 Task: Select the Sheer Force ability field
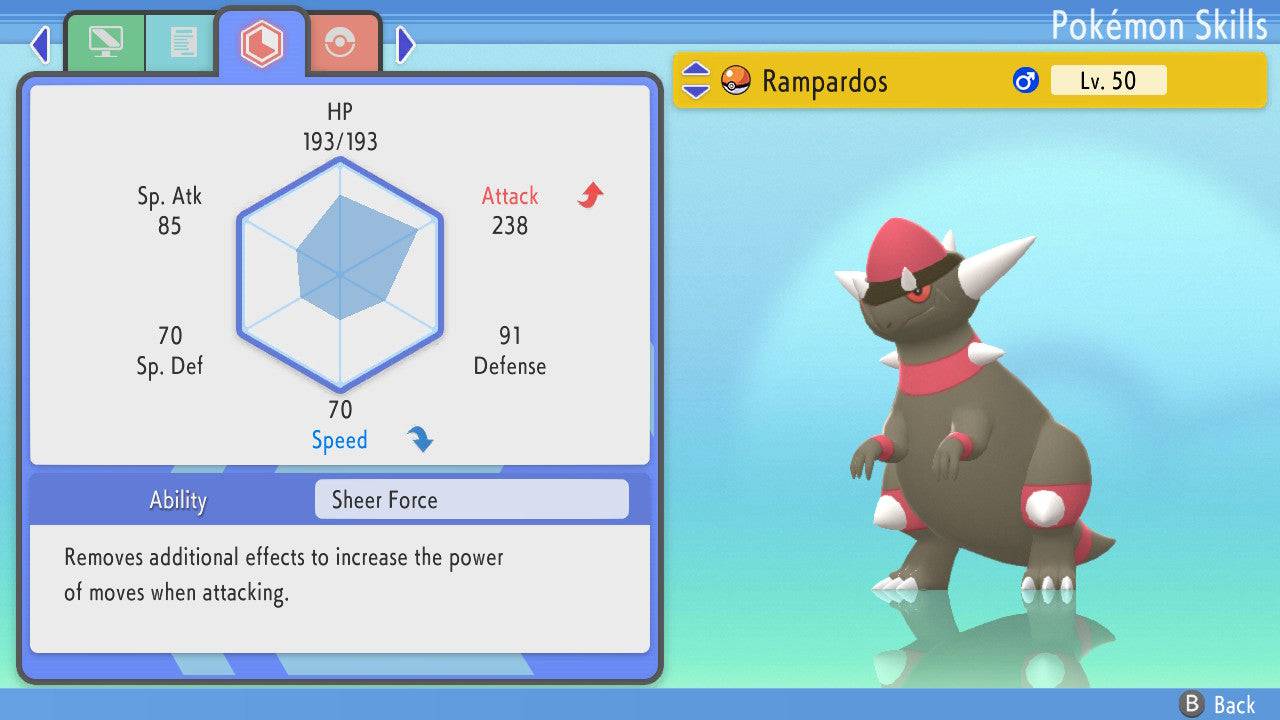(471, 500)
